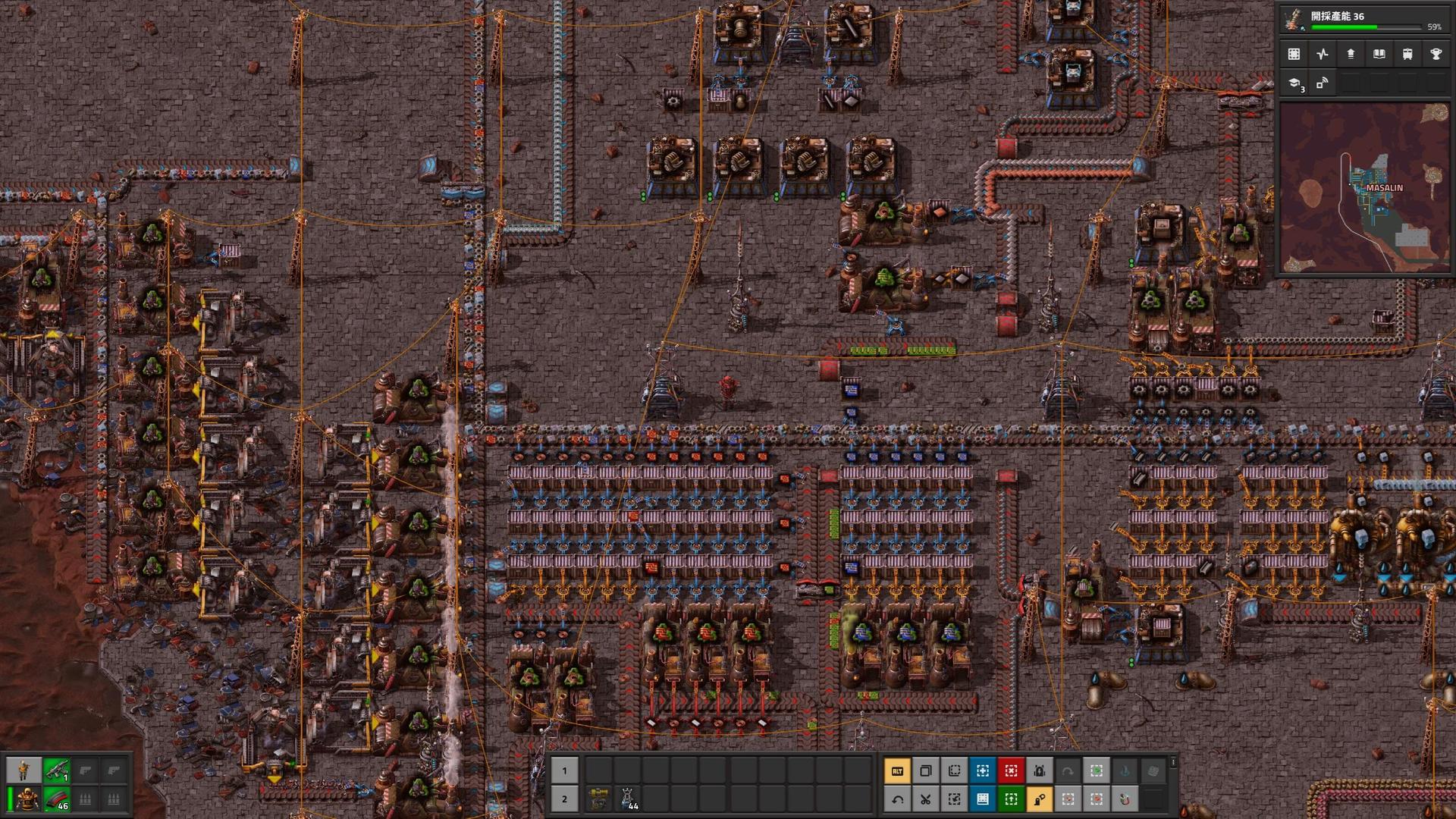Open the production statistics graph icon
Image resolution: width=1456 pixels, height=819 pixels.
[x=1323, y=54]
